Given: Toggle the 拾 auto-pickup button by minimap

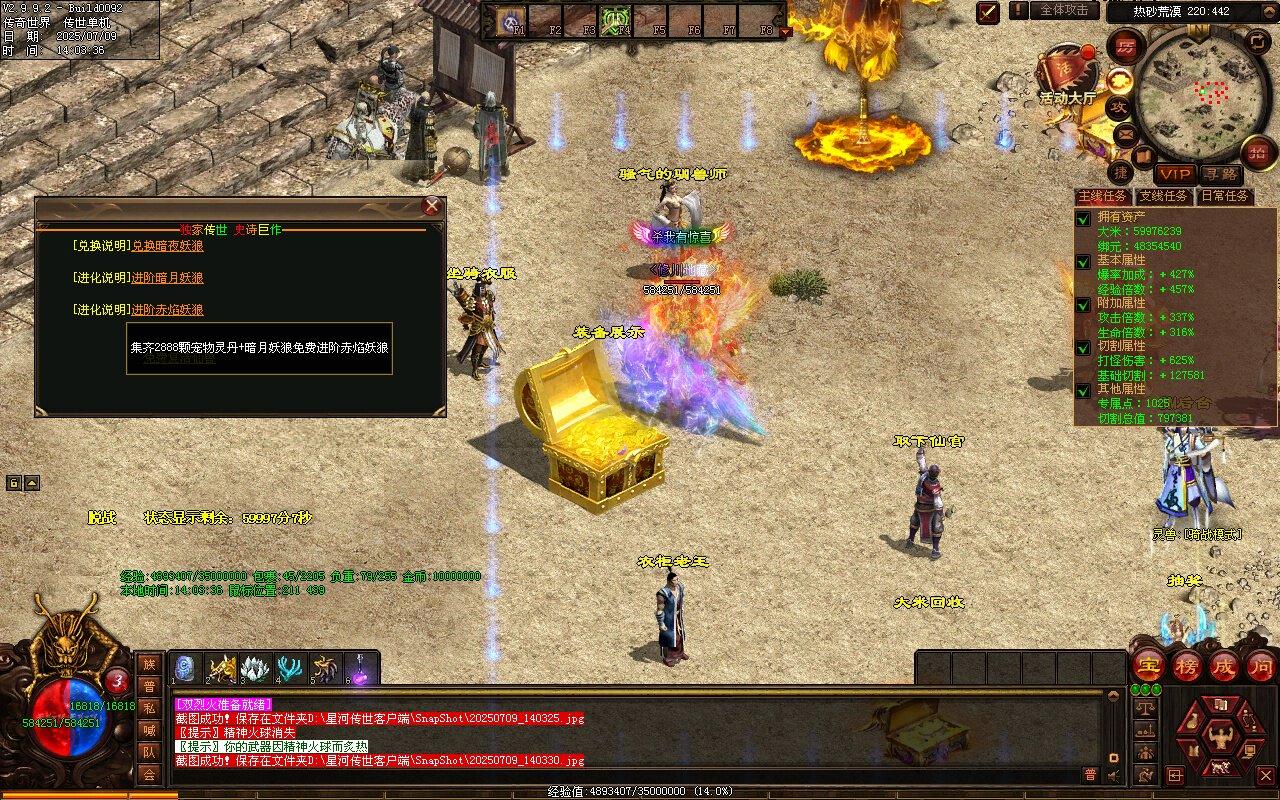Looking at the screenshot, I should pos(1258,152).
